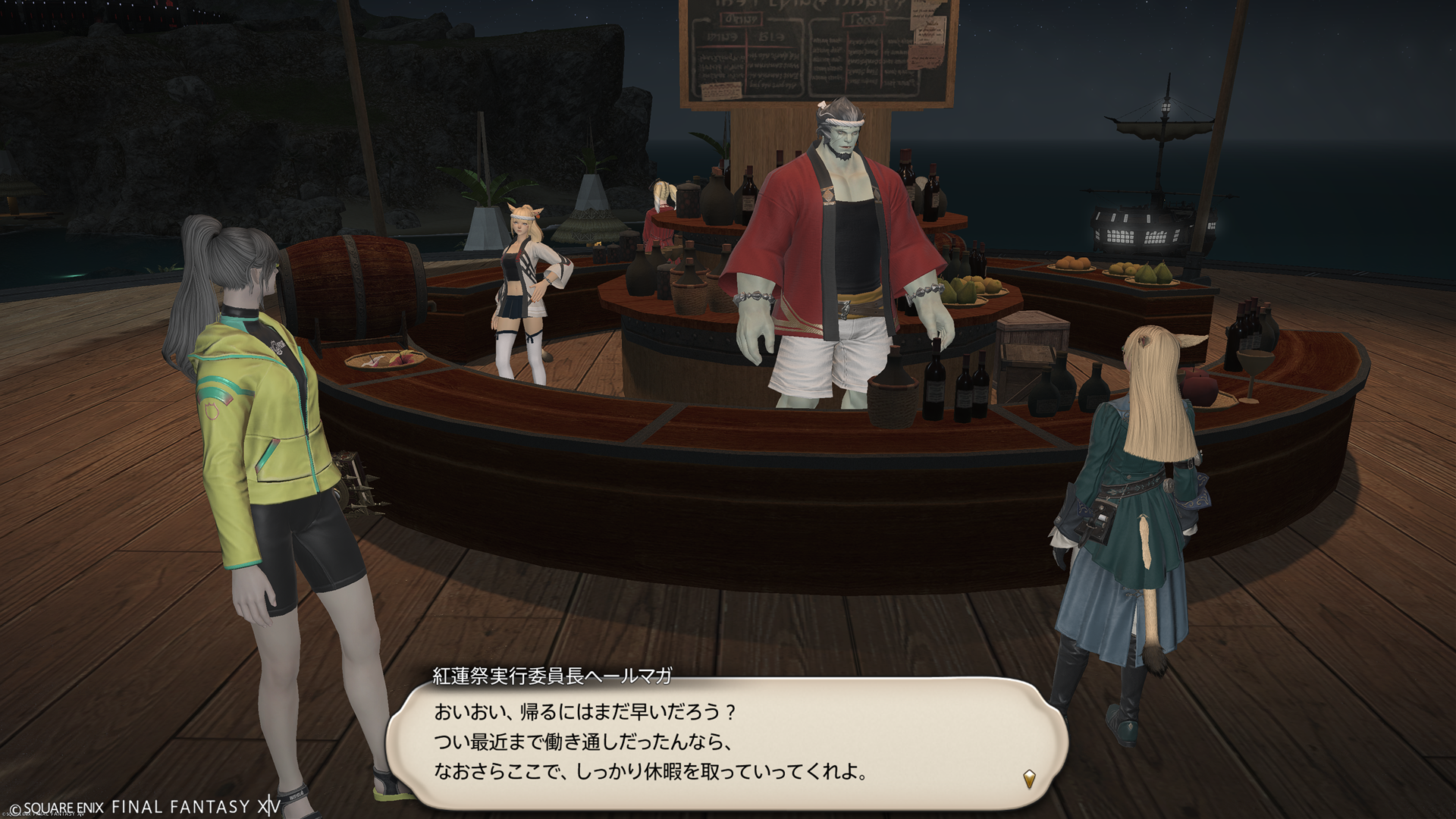
Task: Click the yellow dialogue advance arrow
Action: click(1029, 778)
